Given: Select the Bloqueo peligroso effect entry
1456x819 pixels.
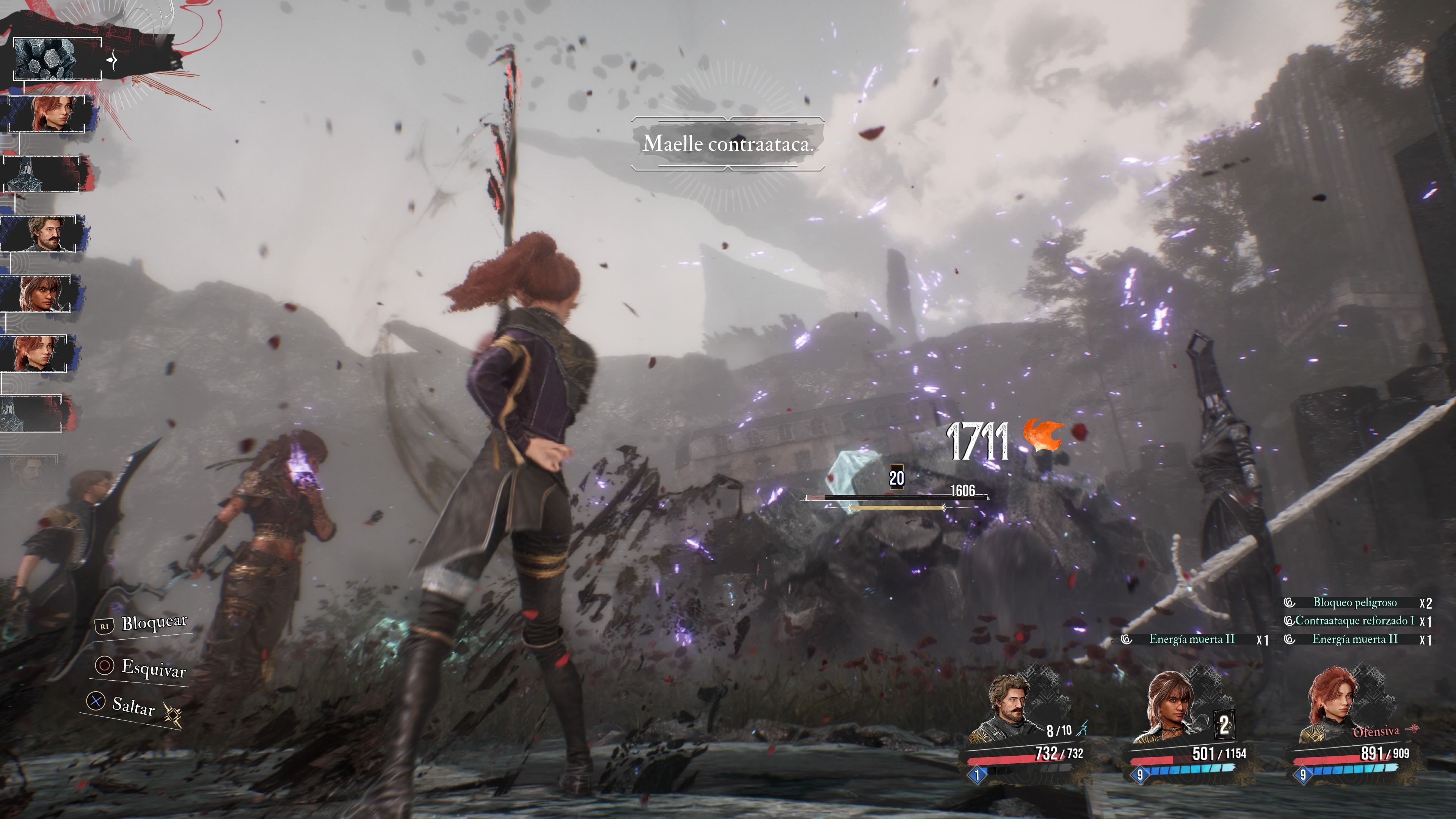Looking at the screenshot, I should 1355,602.
